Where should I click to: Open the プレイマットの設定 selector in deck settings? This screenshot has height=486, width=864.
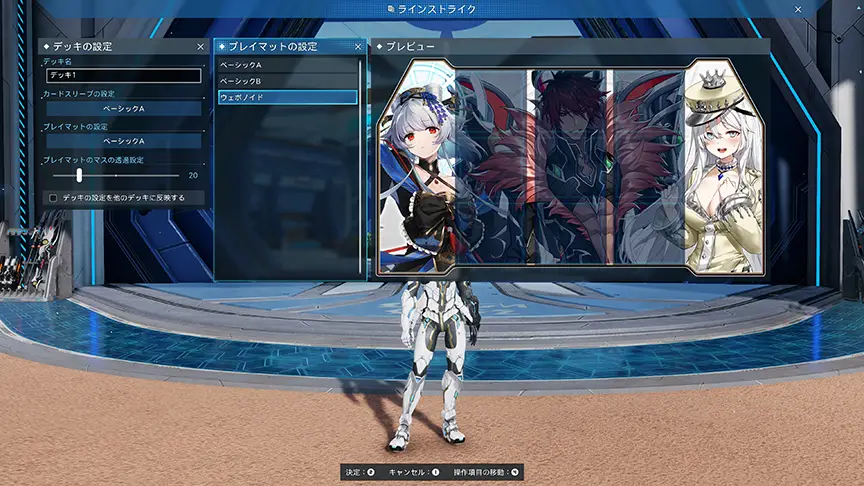[x=123, y=141]
